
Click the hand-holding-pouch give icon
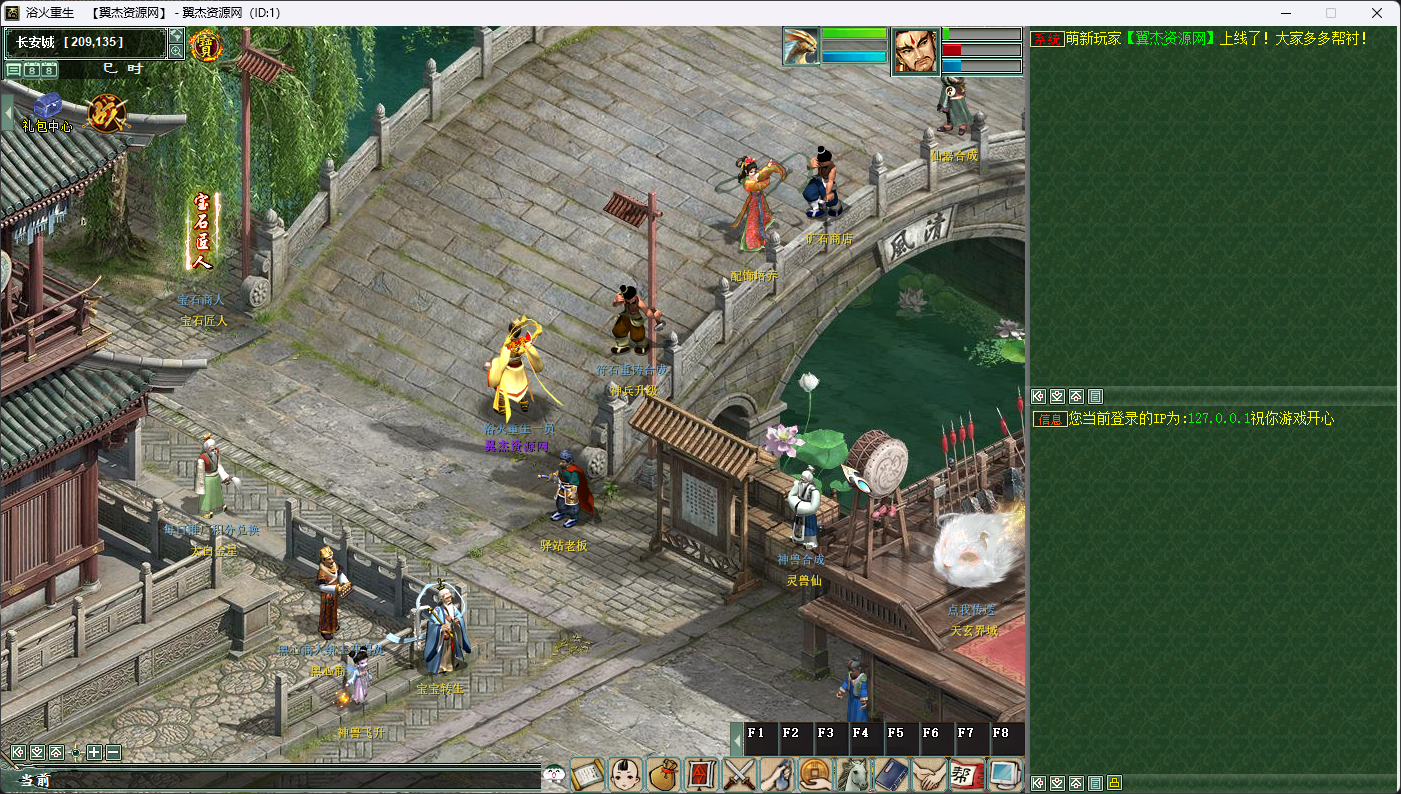pyautogui.click(x=778, y=775)
